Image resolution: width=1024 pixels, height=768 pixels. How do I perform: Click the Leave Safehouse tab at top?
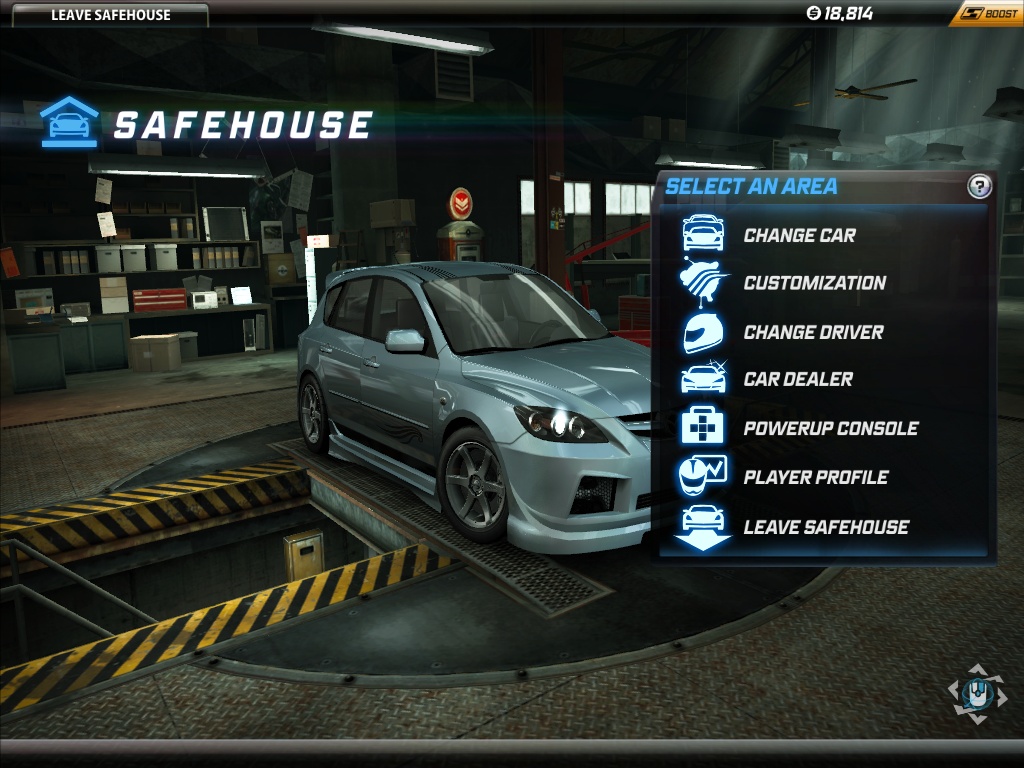pos(110,14)
